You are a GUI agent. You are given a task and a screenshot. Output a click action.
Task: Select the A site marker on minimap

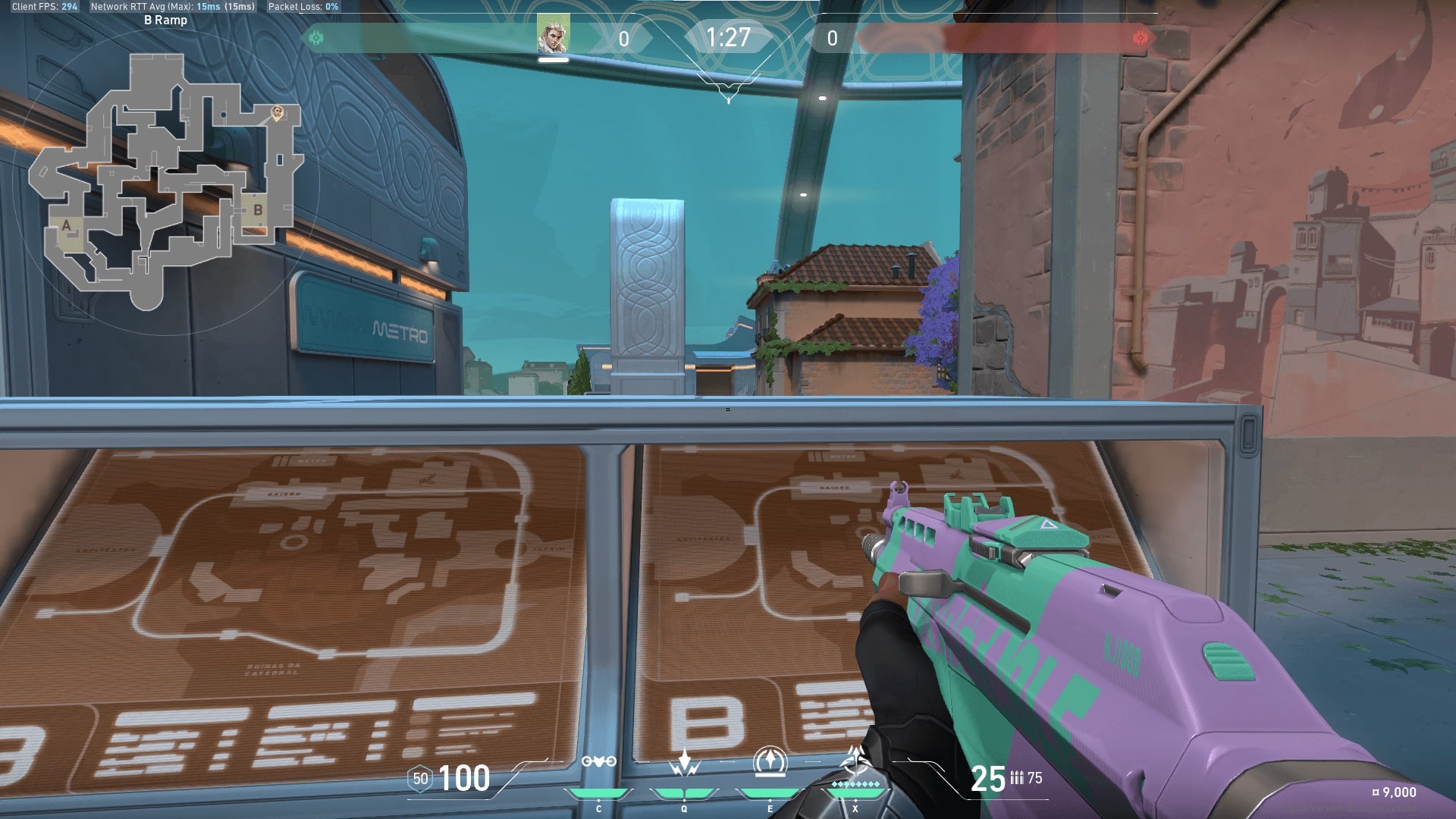click(x=67, y=226)
